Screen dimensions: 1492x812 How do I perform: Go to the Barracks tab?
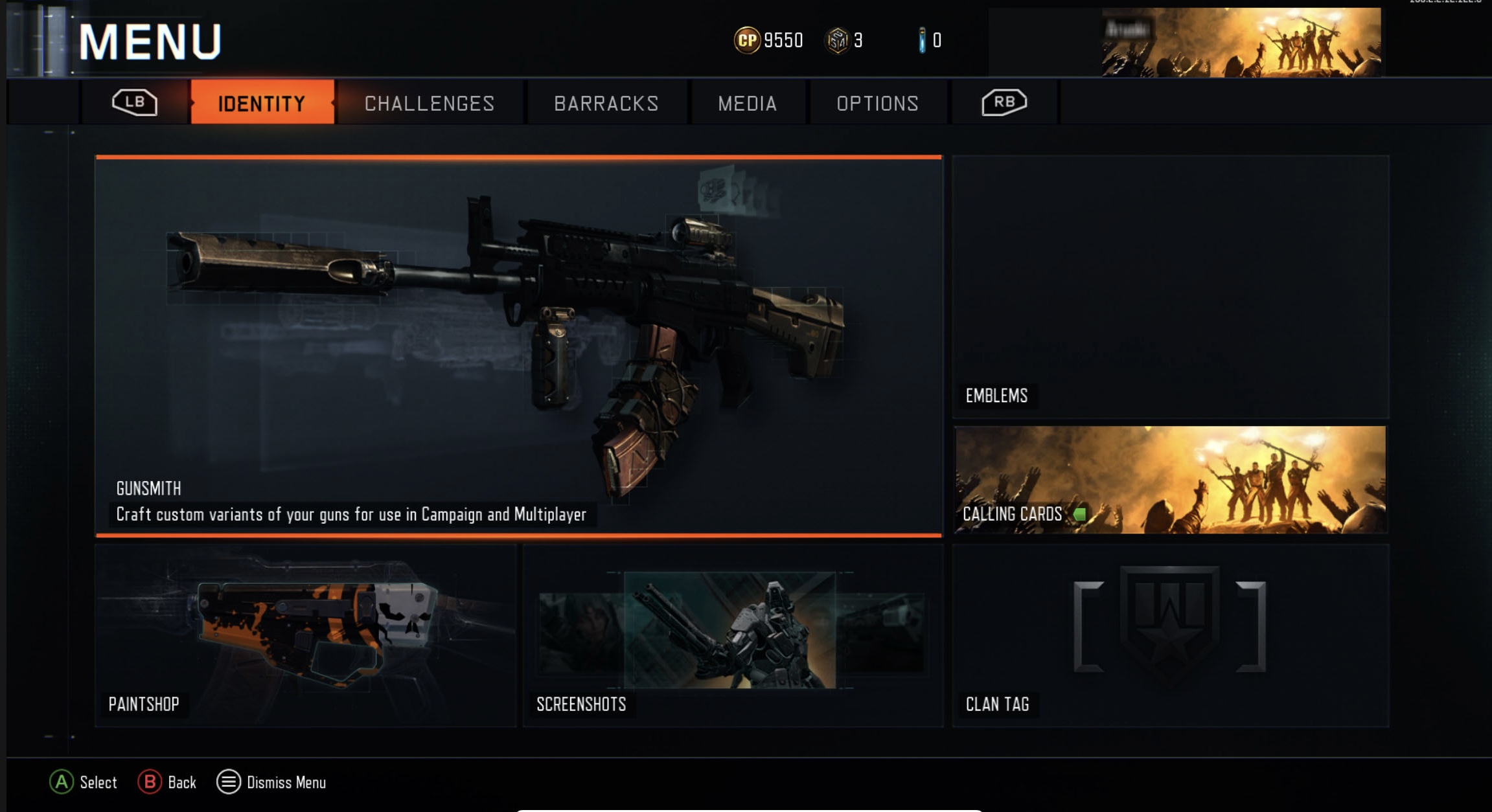[x=606, y=103]
